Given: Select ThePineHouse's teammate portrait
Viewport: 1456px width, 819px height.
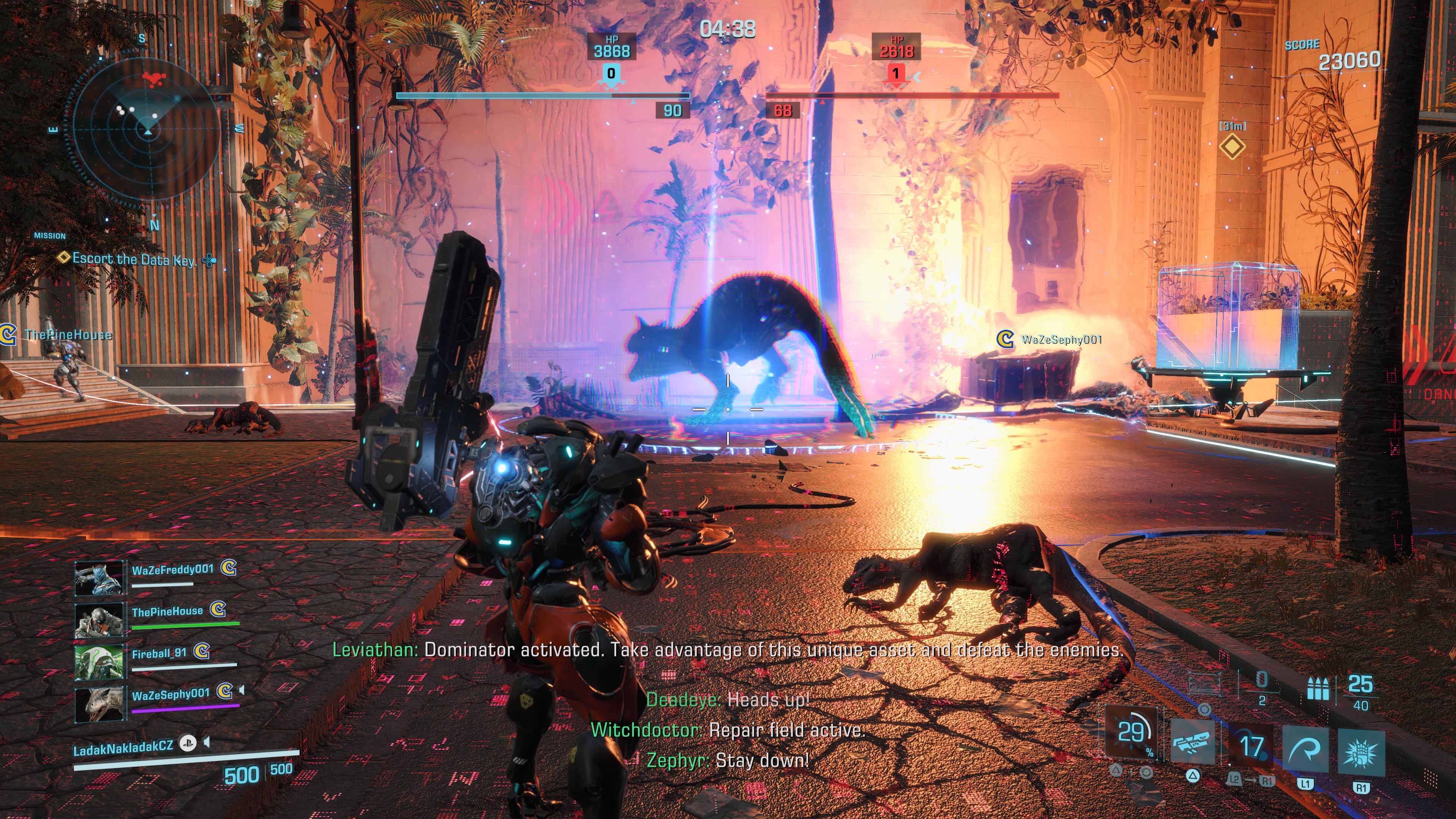Looking at the screenshot, I should click(99, 620).
